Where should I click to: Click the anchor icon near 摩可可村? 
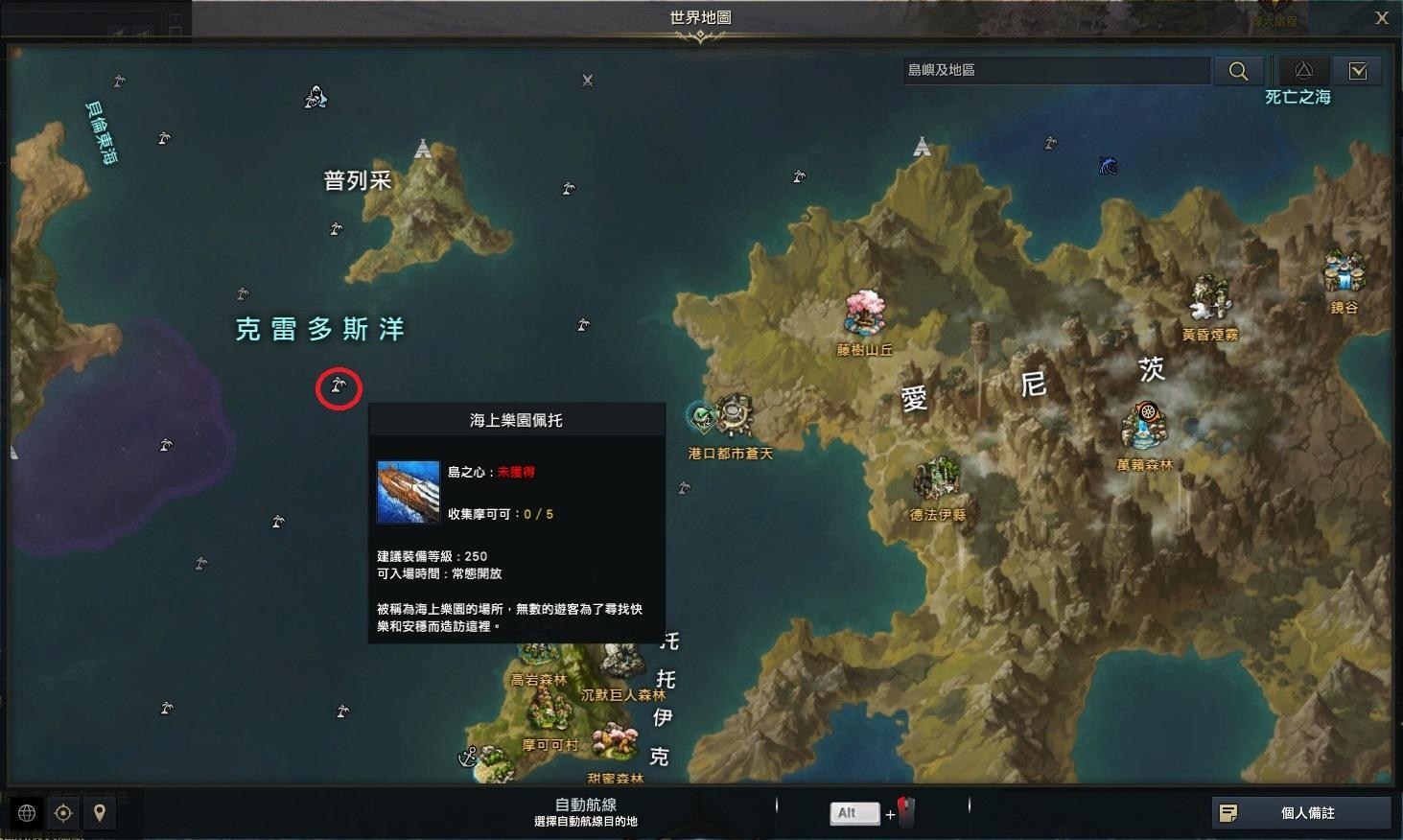pyautogui.click(x=467, y=758)
